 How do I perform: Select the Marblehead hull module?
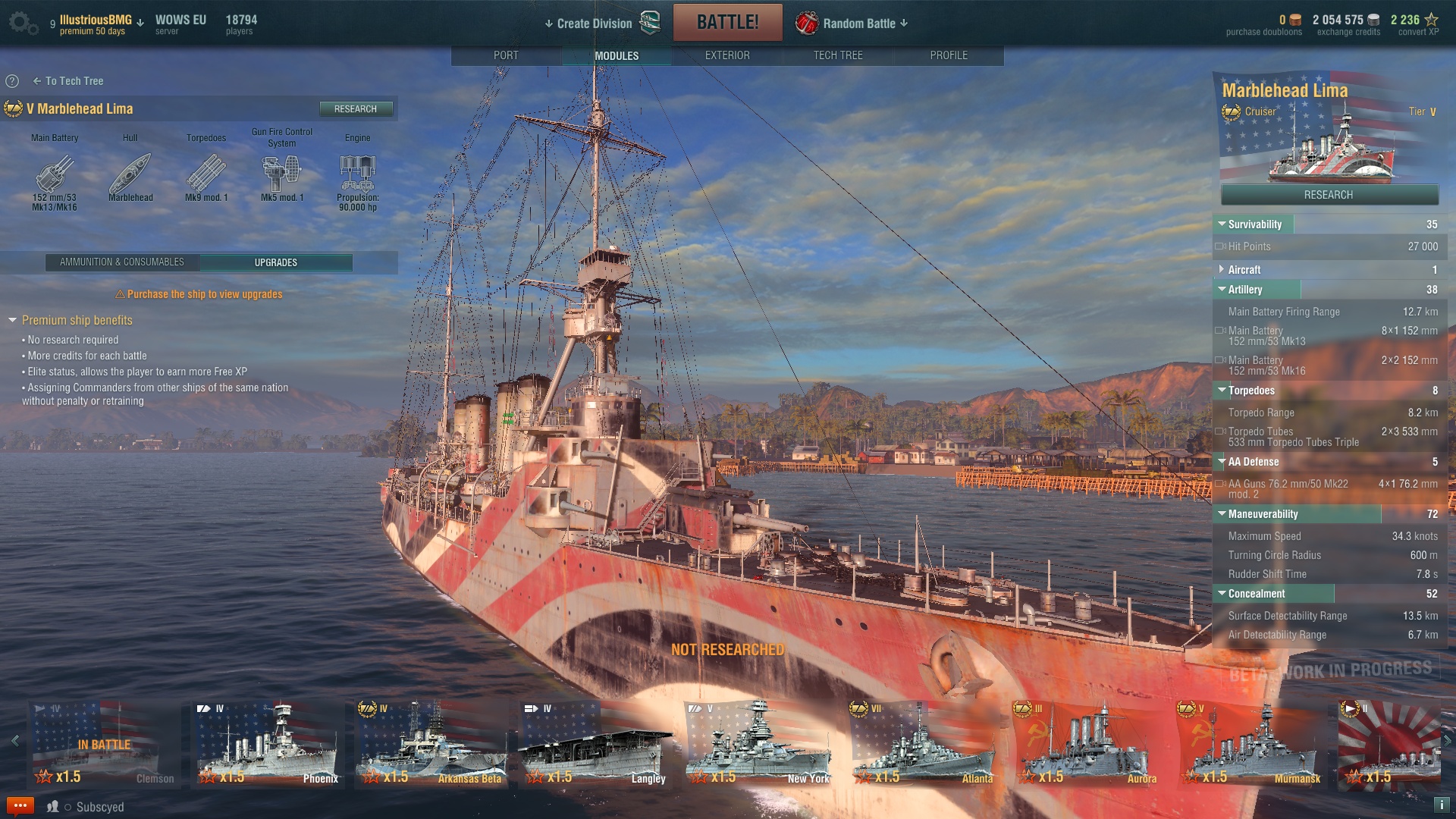click(x=130, y=174)
